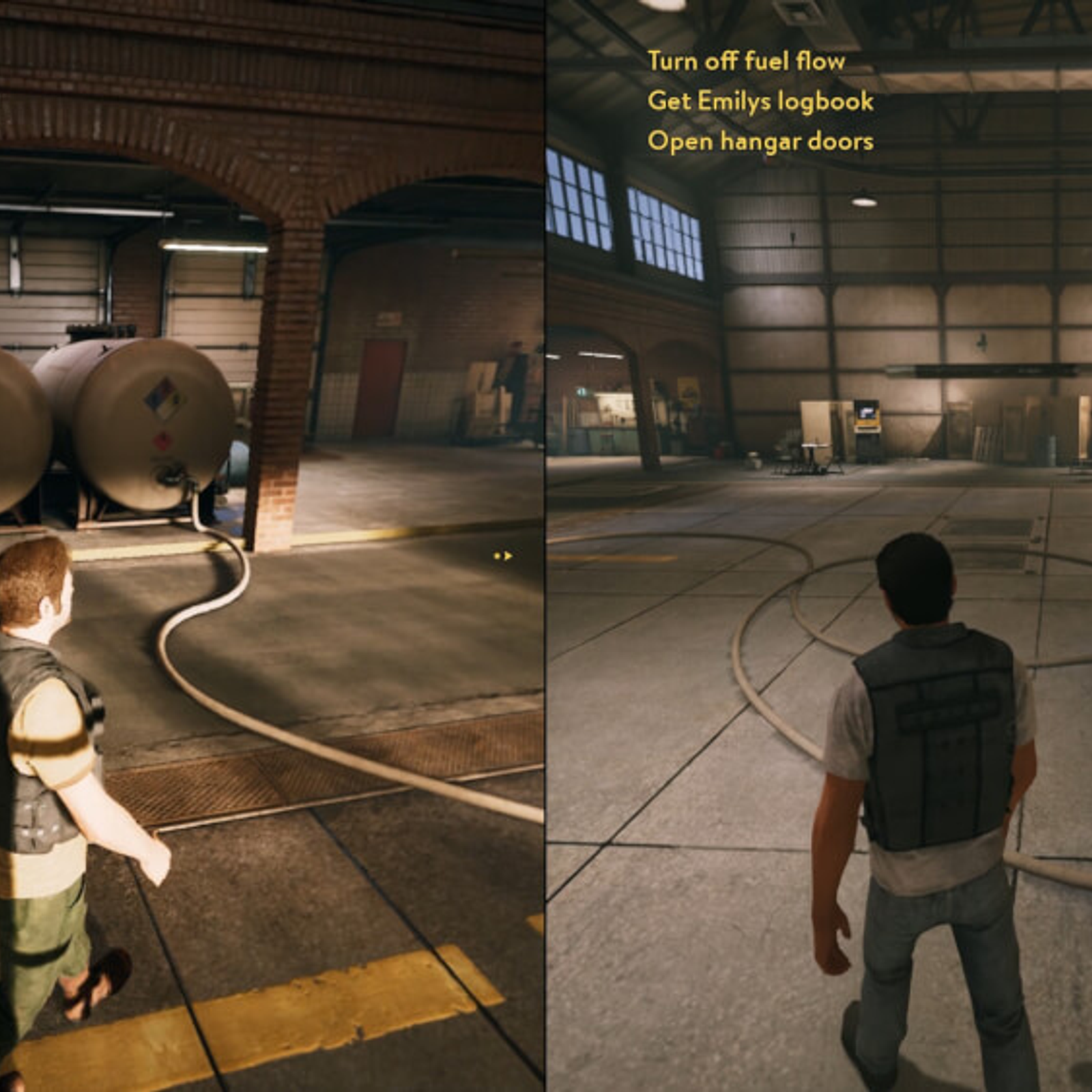The image size is (1092, 1092).
Task: Click the "Get Emilys logbook" objective
Action: pos(760,102)
